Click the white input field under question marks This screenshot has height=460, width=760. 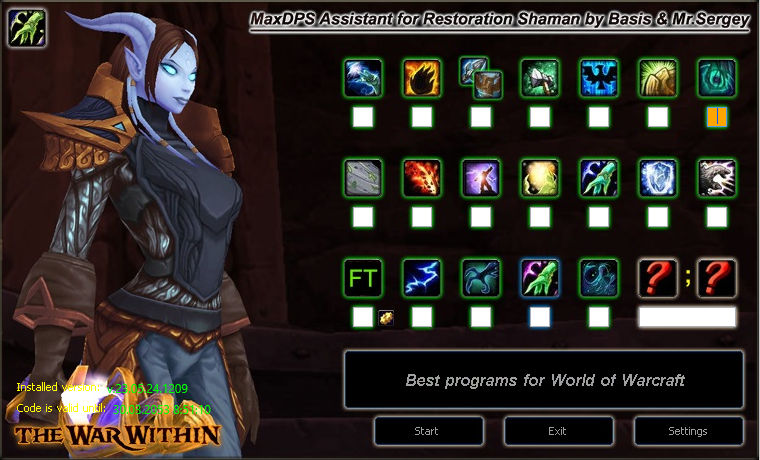tap(687, 317)
